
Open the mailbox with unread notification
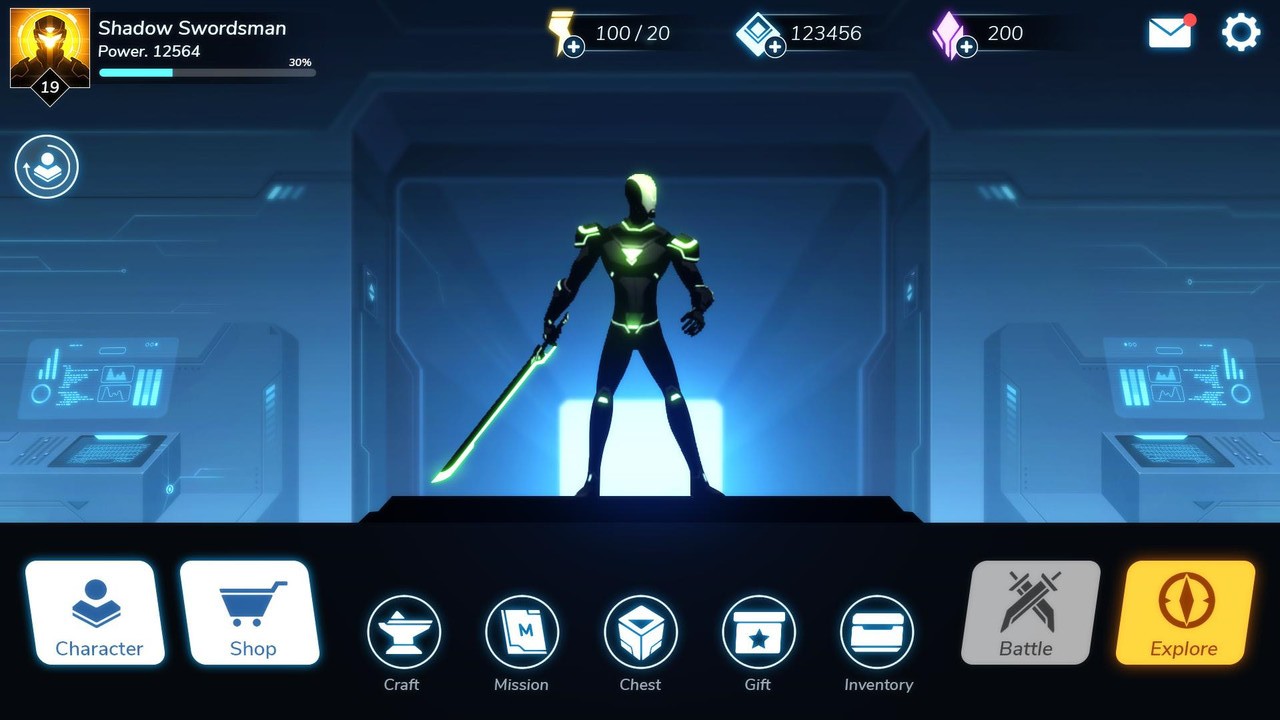click(1170, 32)
